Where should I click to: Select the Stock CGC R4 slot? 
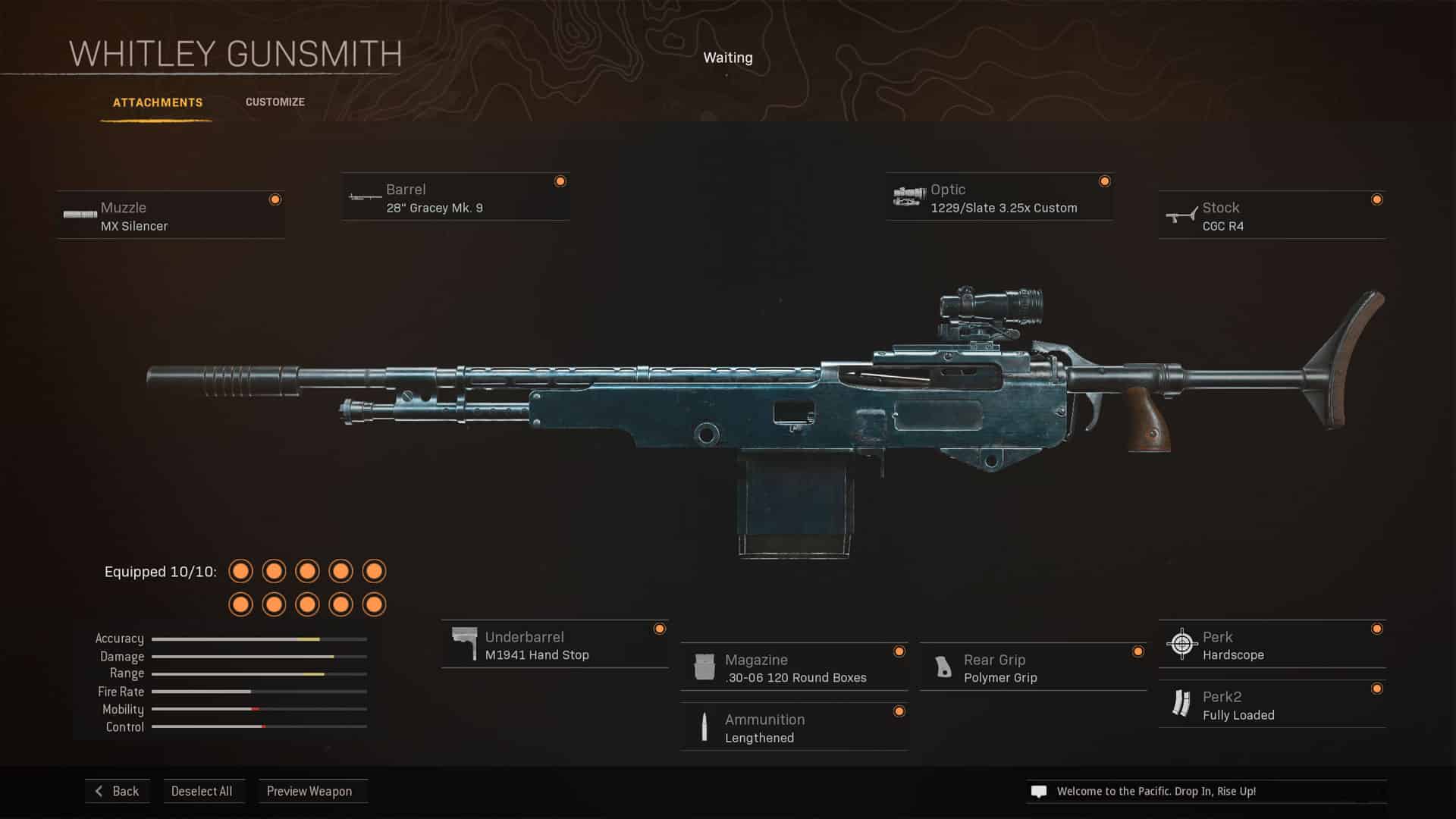click(x=1272, y=216)
